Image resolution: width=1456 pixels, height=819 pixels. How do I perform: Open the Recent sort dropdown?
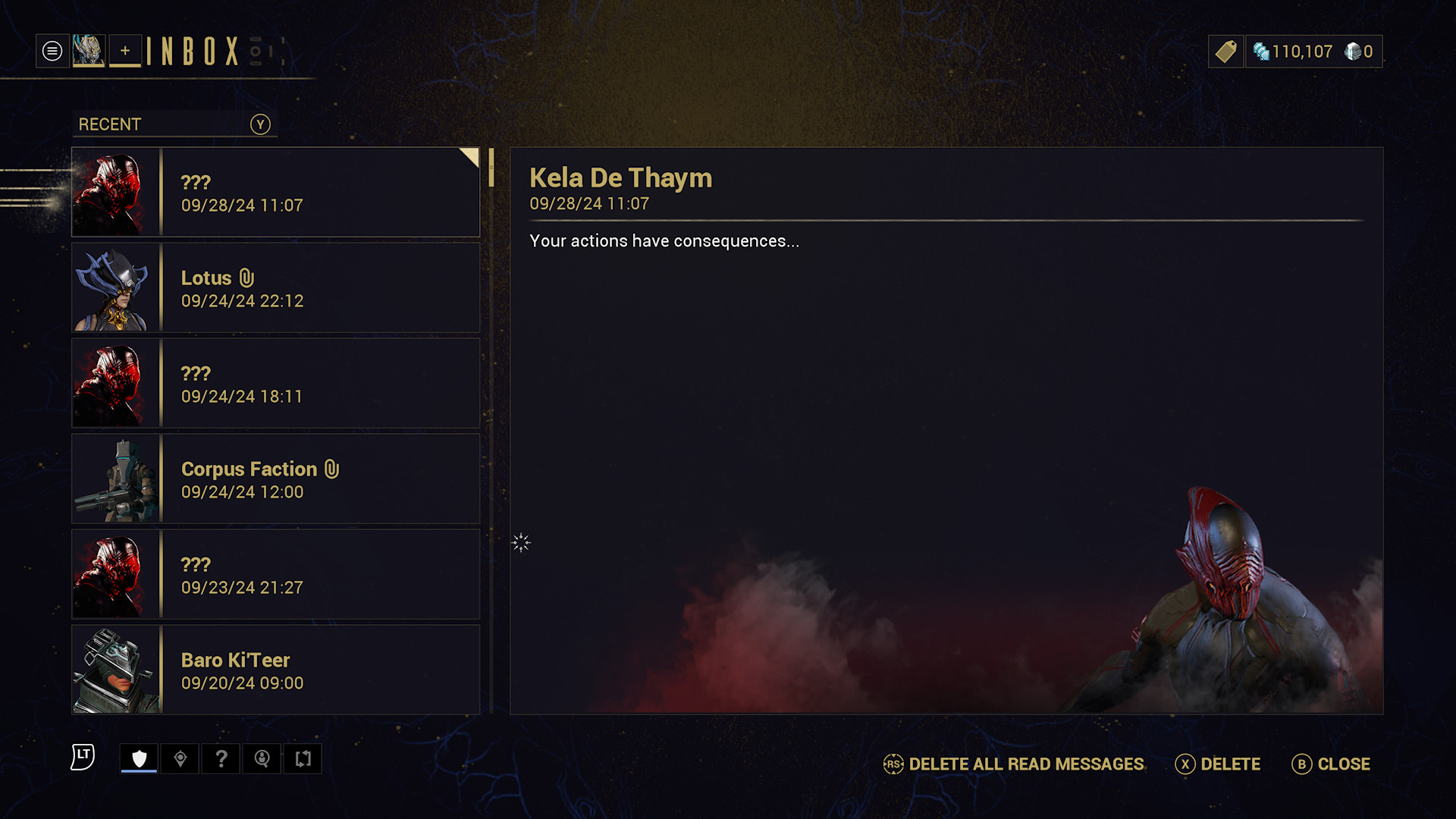click(x=174, y=124)
